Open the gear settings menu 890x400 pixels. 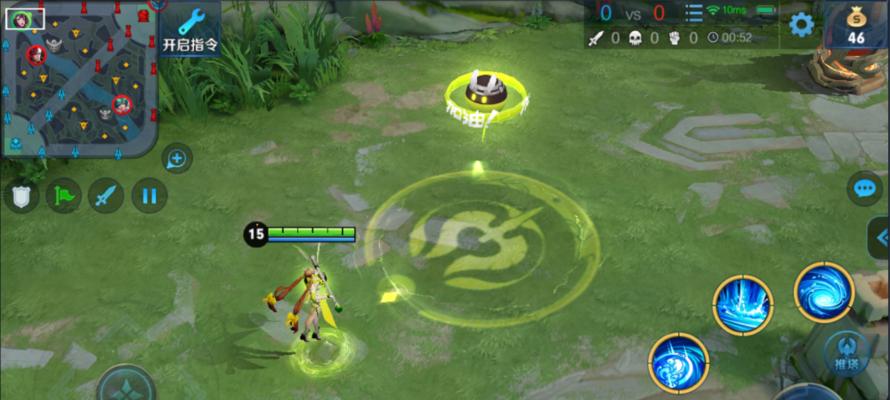801,25
